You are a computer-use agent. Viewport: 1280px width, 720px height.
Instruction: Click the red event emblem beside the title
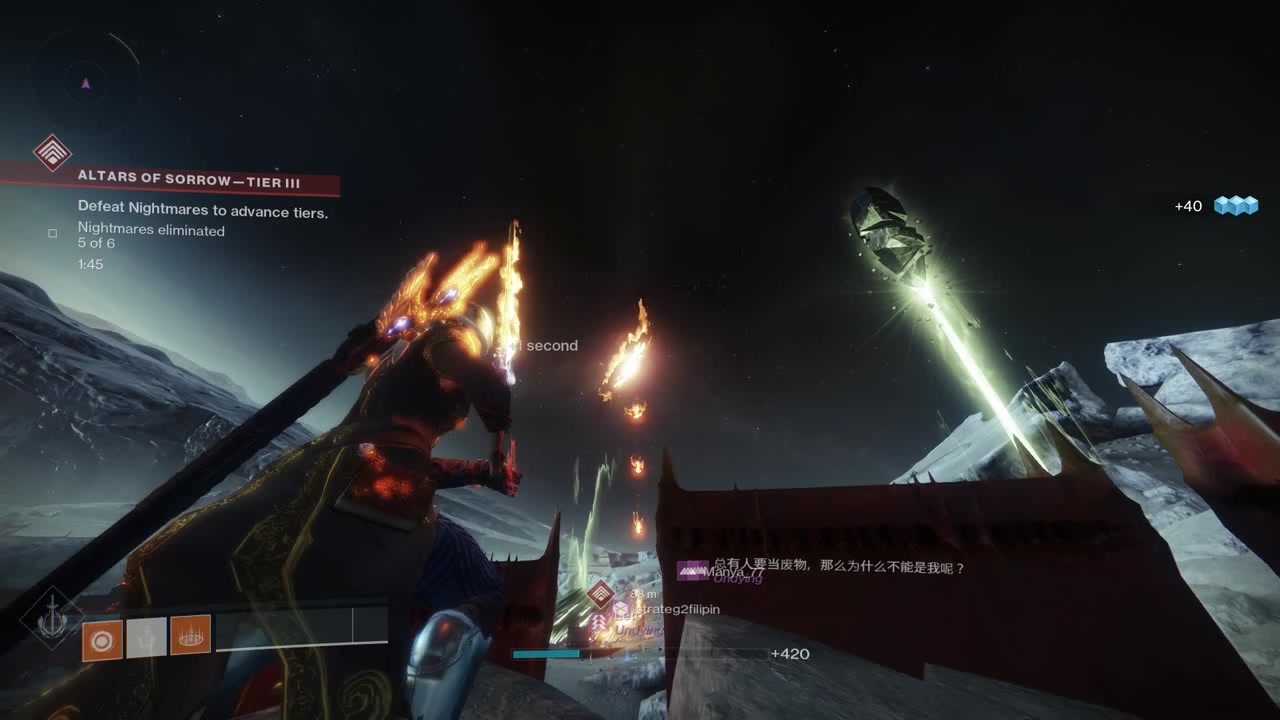pos(52,153)
